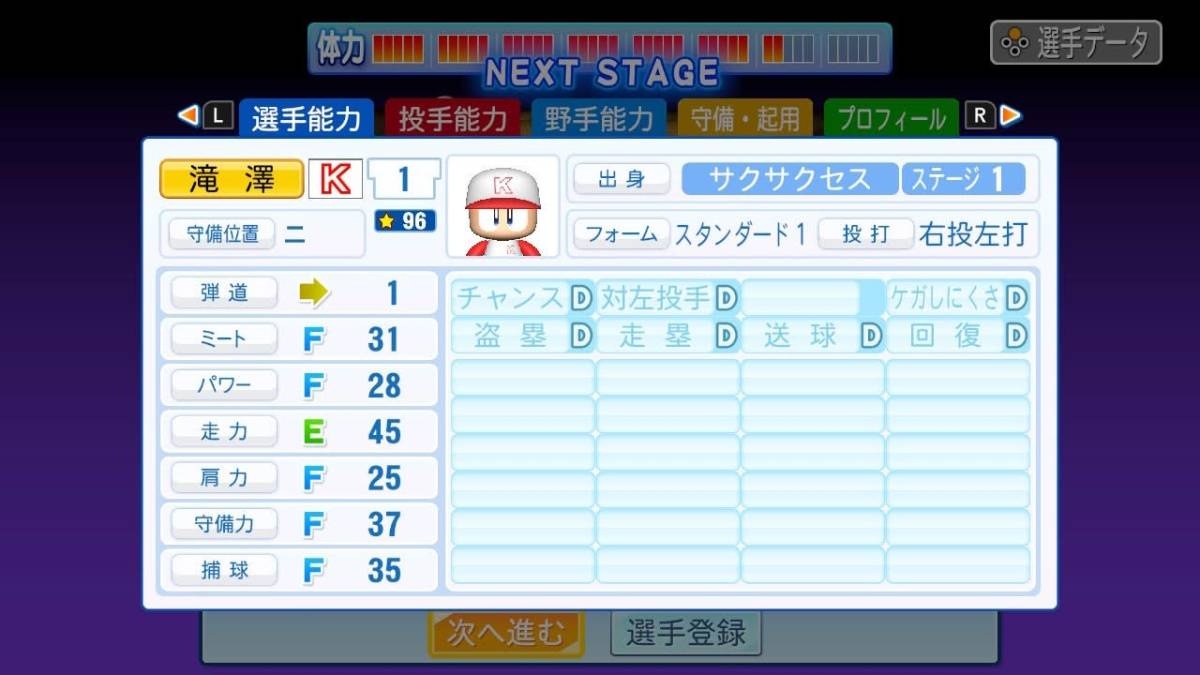Select the 盗塁 ability cell

522,336
